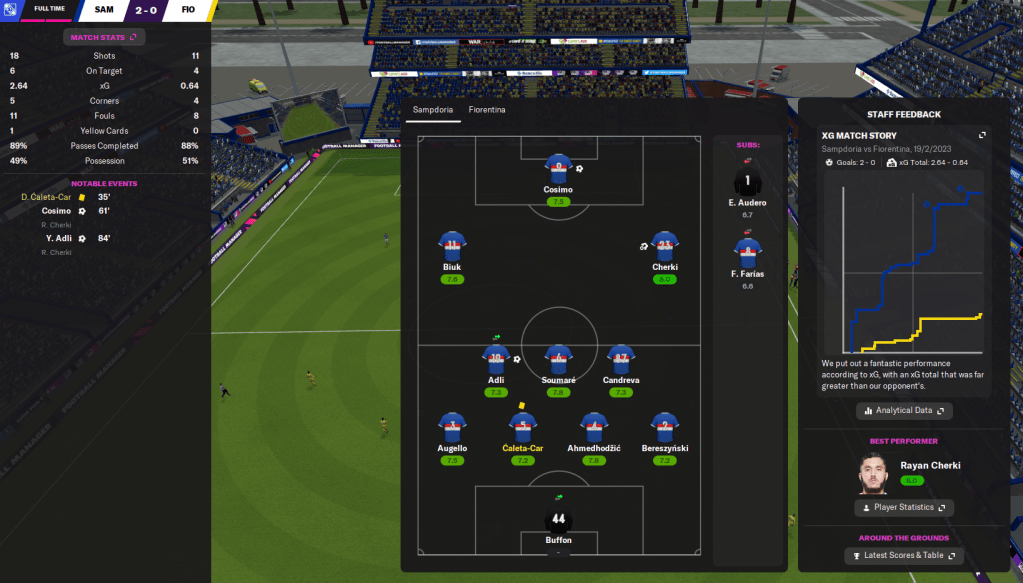Screen dimensions: 1023x583
Task: Select goalkeeper Buffon
Action: [558, 520]
